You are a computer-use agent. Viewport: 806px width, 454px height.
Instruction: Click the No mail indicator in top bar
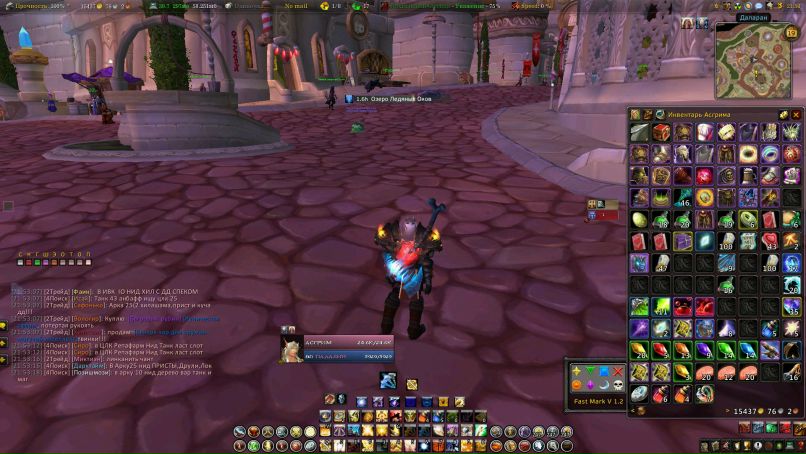(296, 6)
